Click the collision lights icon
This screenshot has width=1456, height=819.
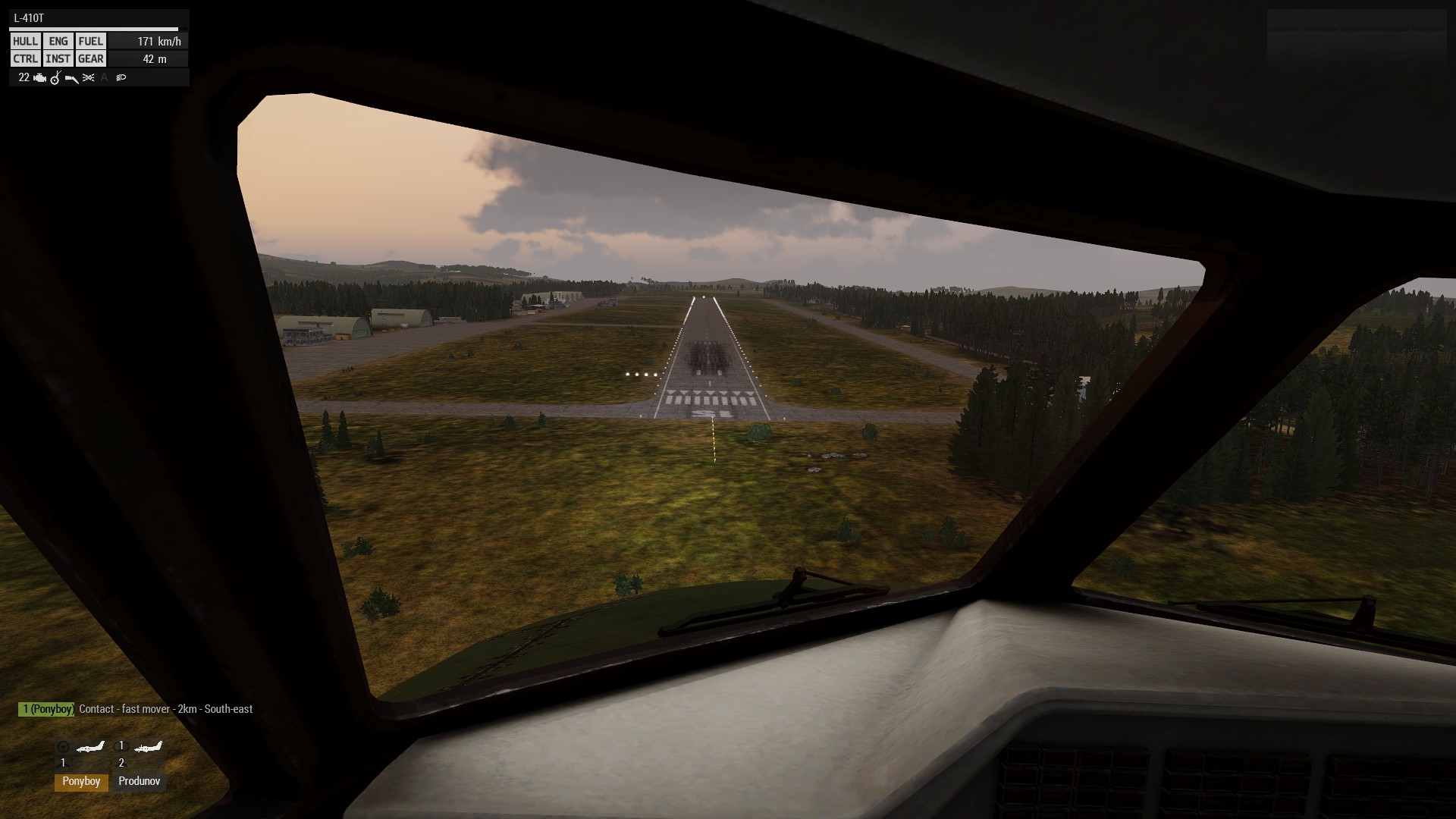point(89,78)
